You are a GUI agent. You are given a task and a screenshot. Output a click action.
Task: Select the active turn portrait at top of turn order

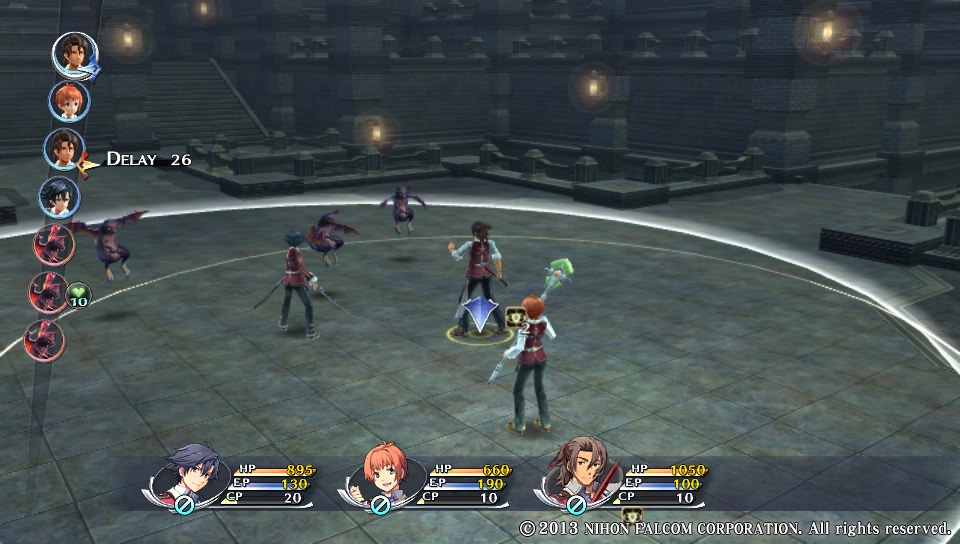point(74,55)
